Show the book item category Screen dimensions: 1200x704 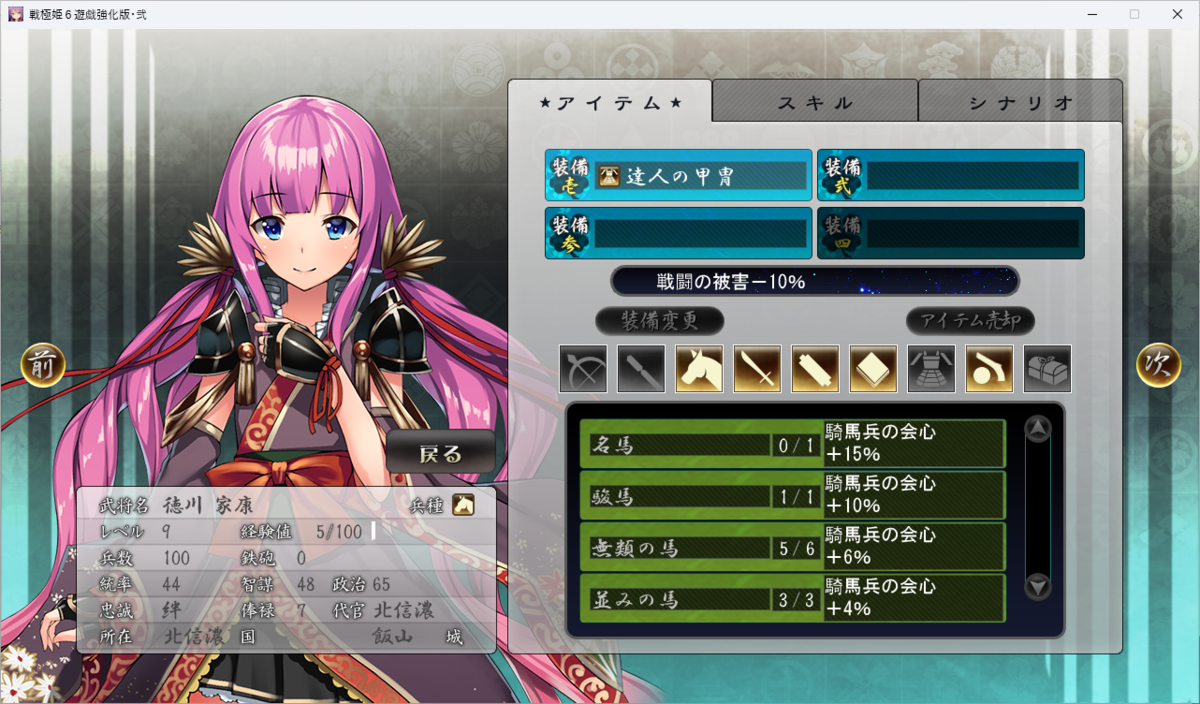click(874, 368)
